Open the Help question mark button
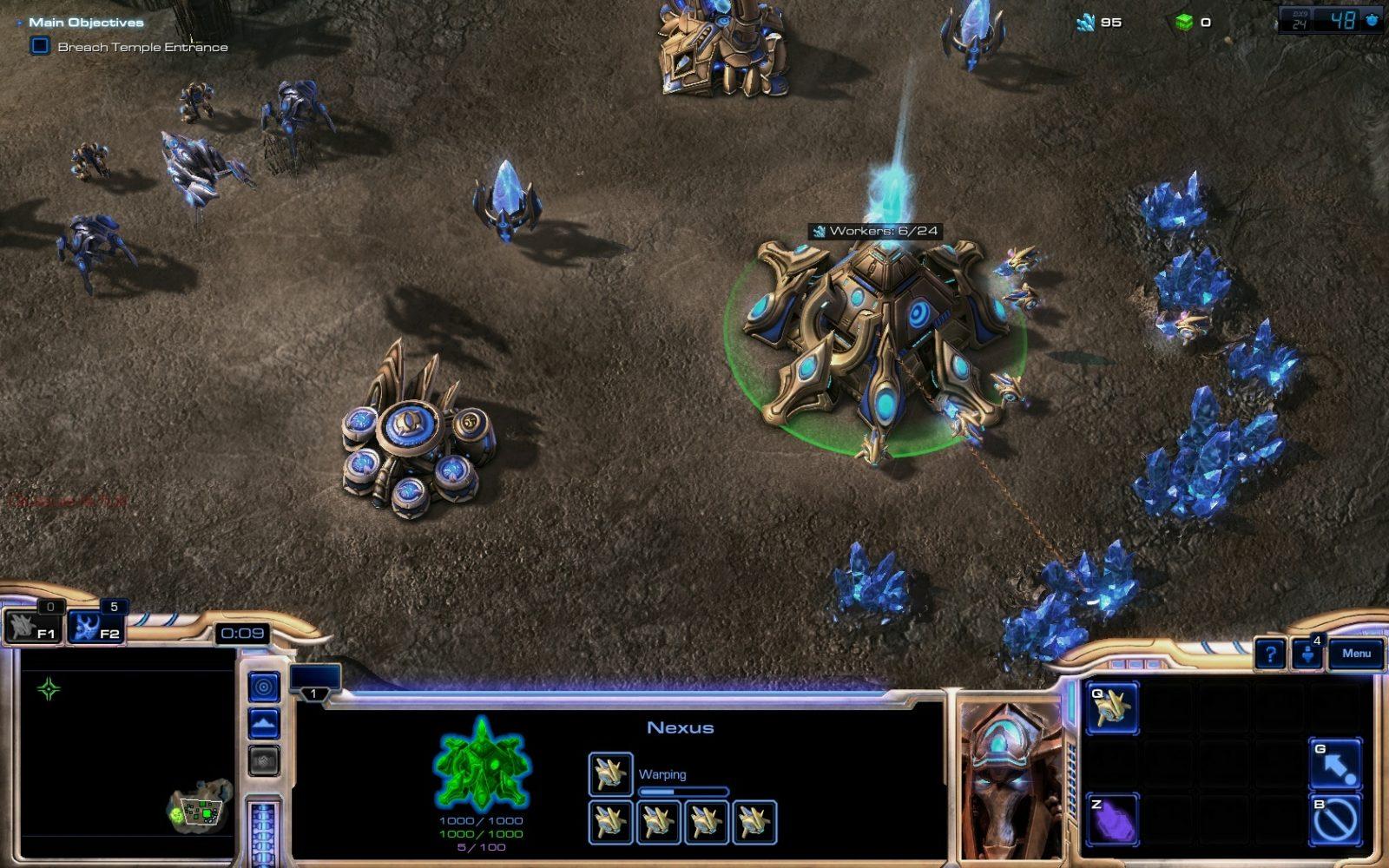This screenshot has width=1389, height=868. tap(1271, 654)
